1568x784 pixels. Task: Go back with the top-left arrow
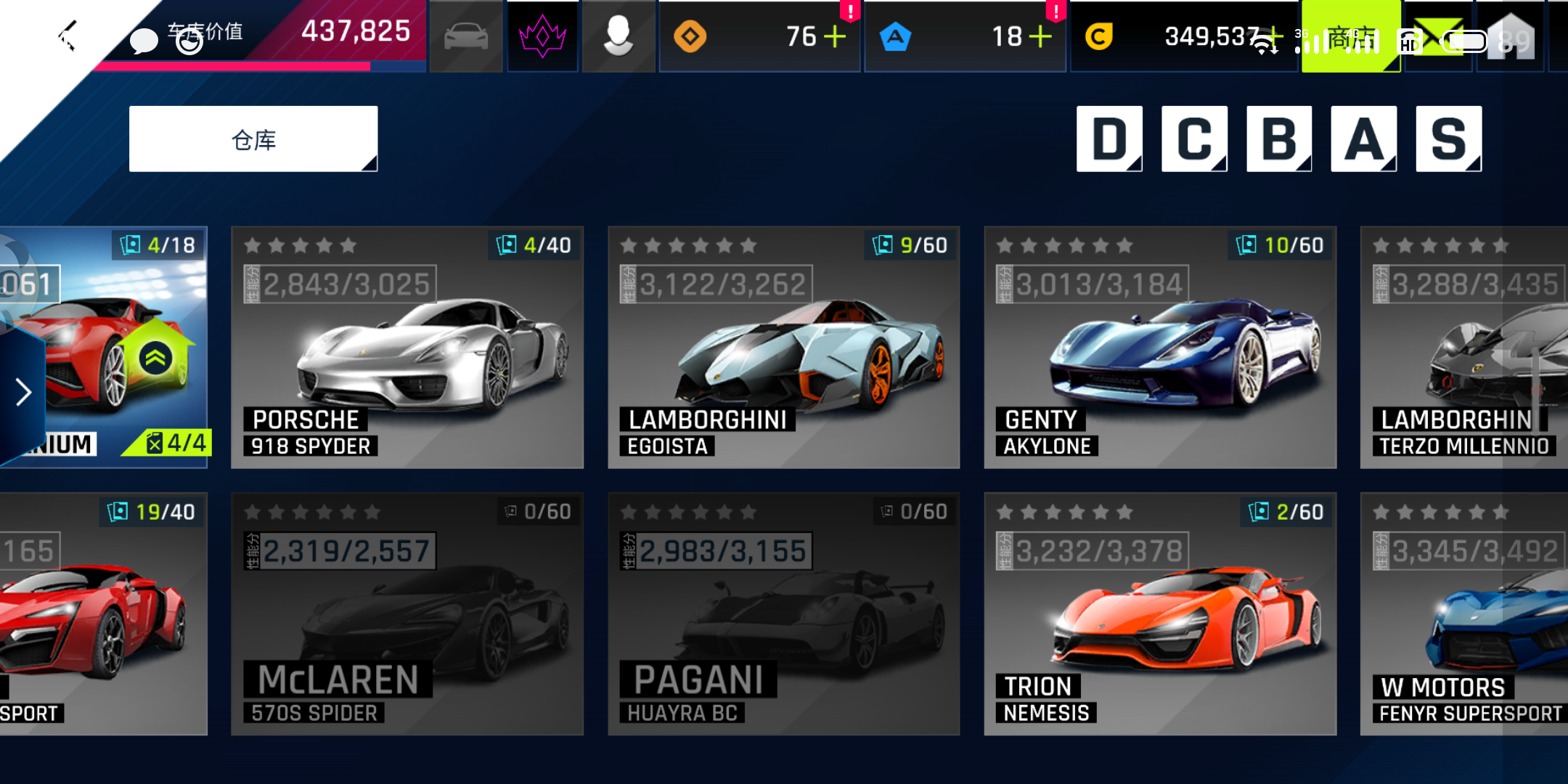68,36
